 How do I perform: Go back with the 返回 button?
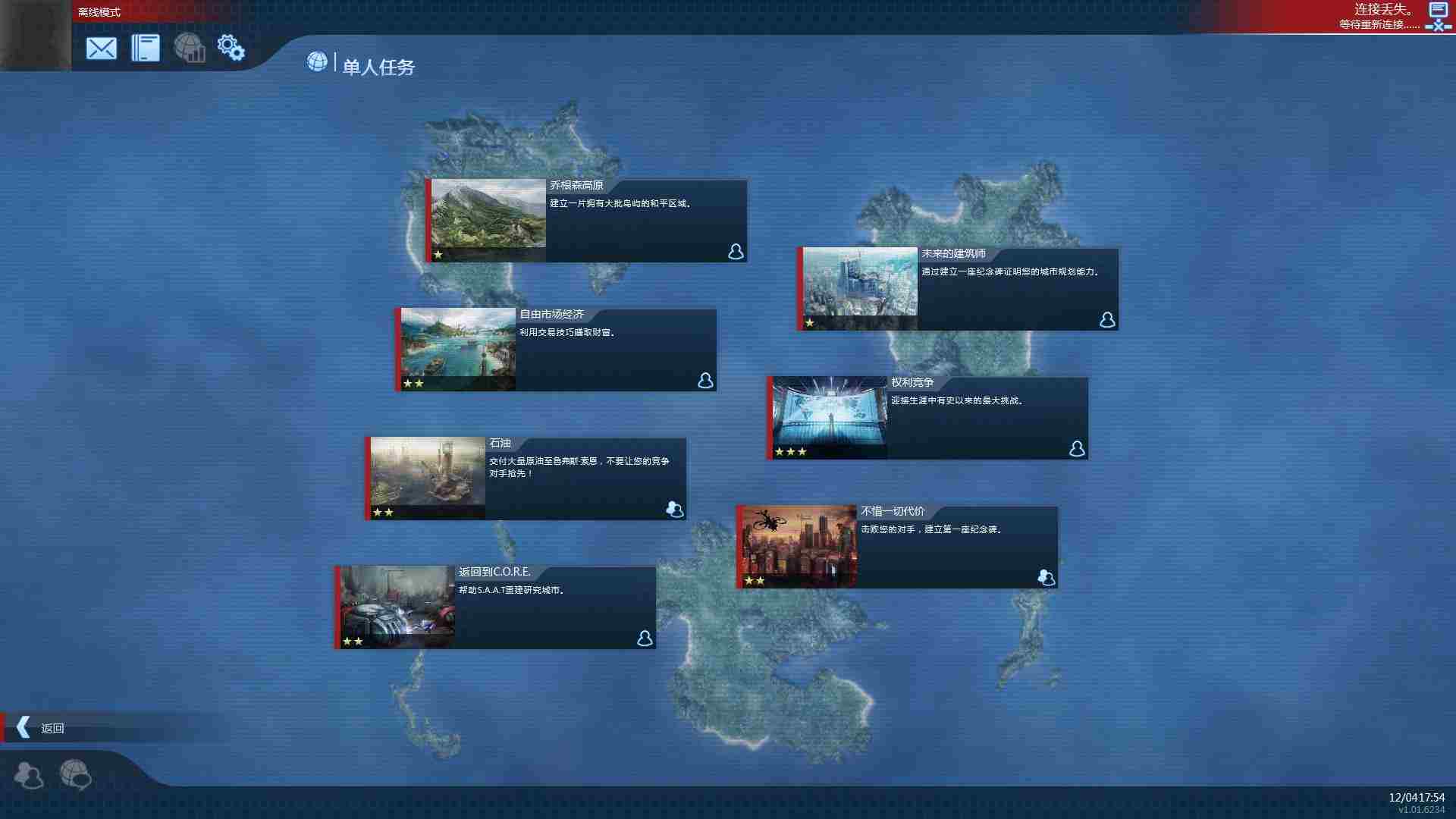click(x=42, y=728)
